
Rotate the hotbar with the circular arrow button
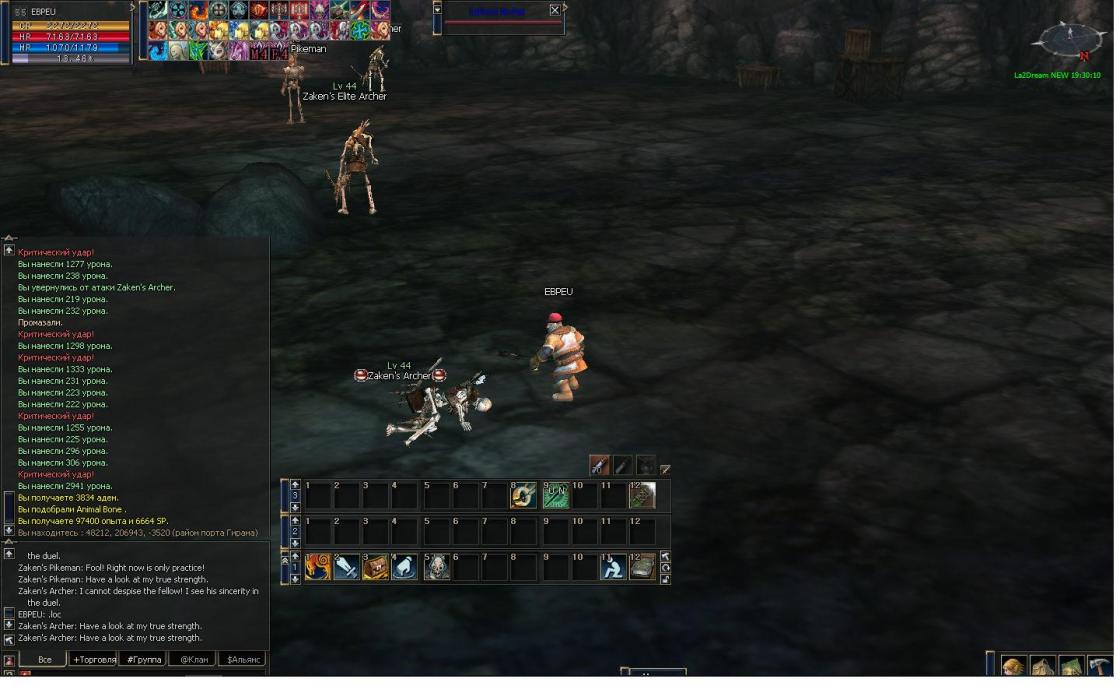[665, 567]
